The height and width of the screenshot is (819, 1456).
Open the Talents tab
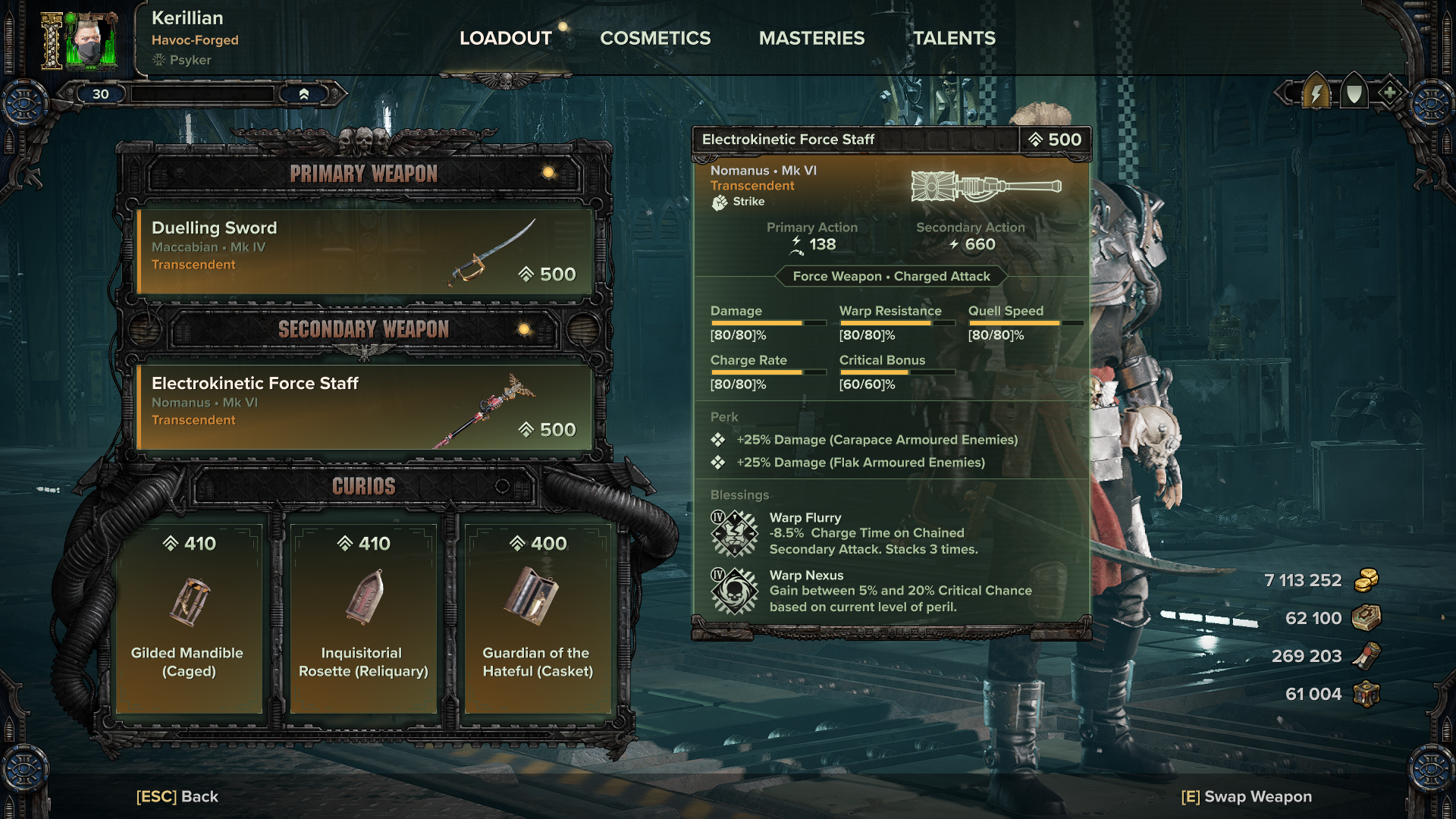(954, 38)
